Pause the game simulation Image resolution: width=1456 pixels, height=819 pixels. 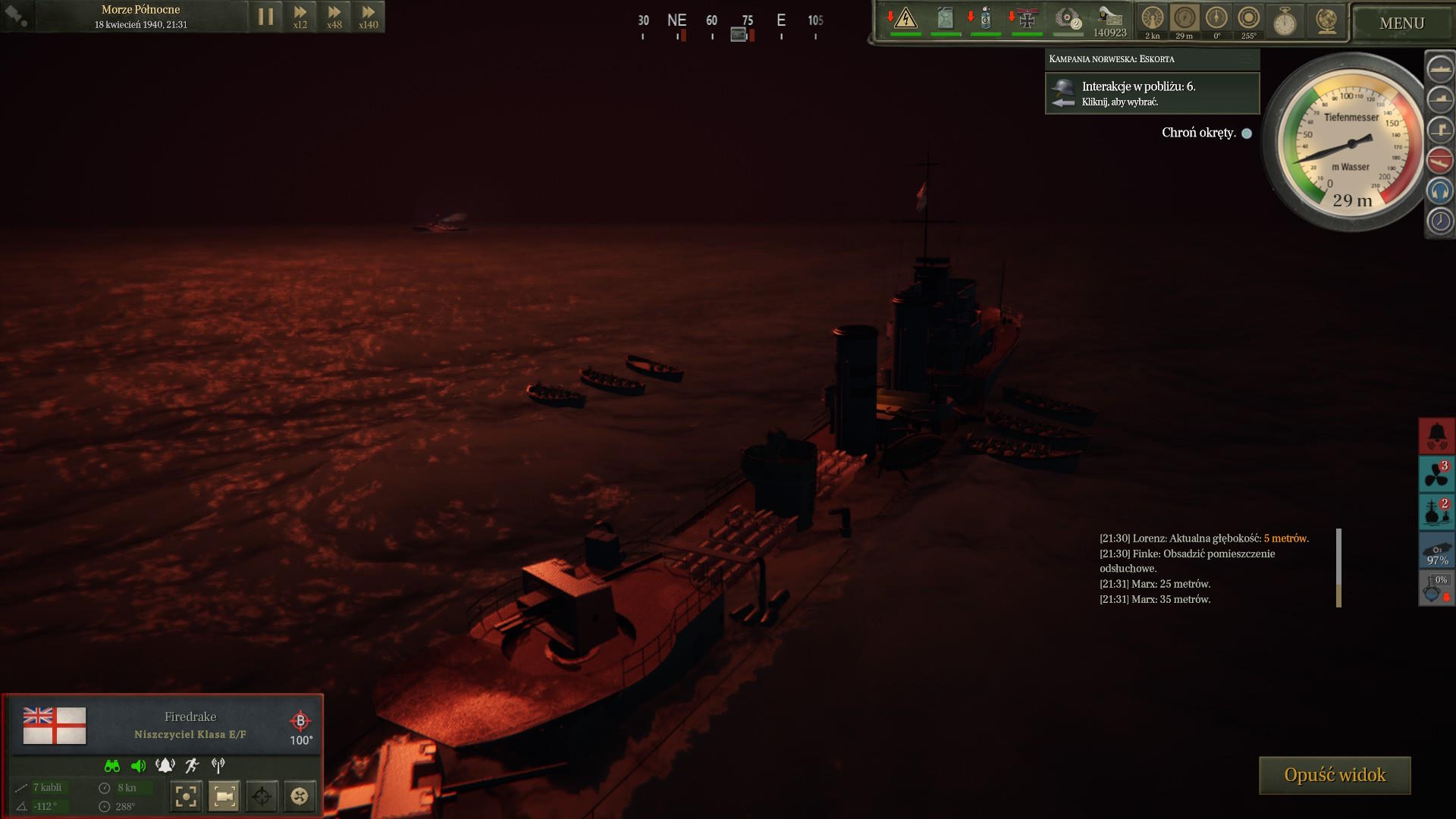(265, 17)
